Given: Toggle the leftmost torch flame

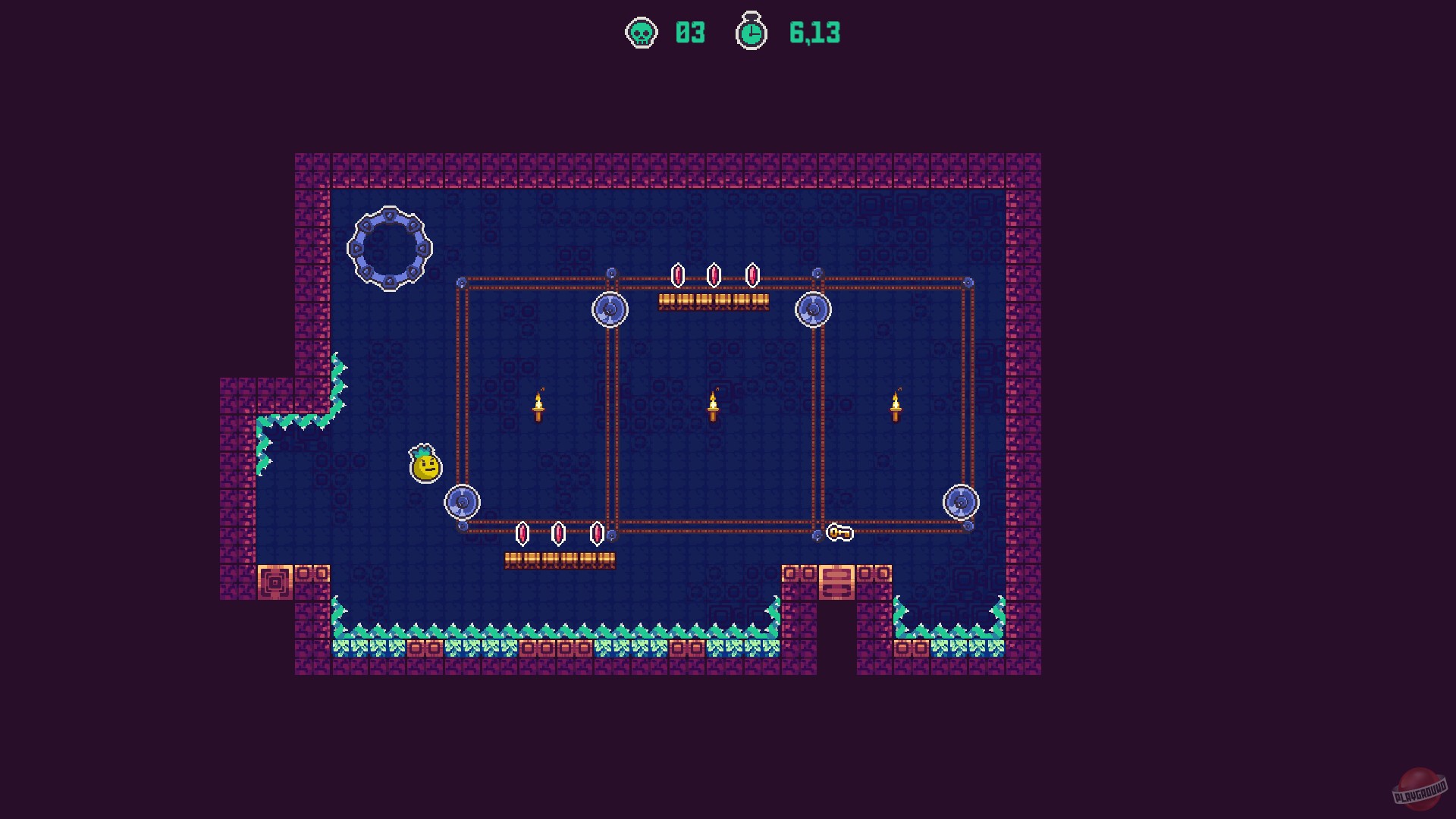Looking at the screenshot, I should click(539, 400).
